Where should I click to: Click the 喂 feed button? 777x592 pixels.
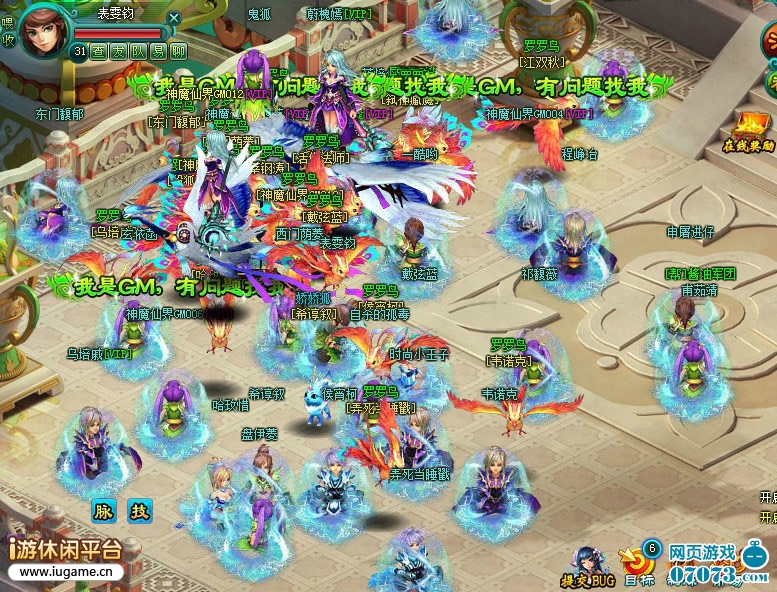point(9,22)
